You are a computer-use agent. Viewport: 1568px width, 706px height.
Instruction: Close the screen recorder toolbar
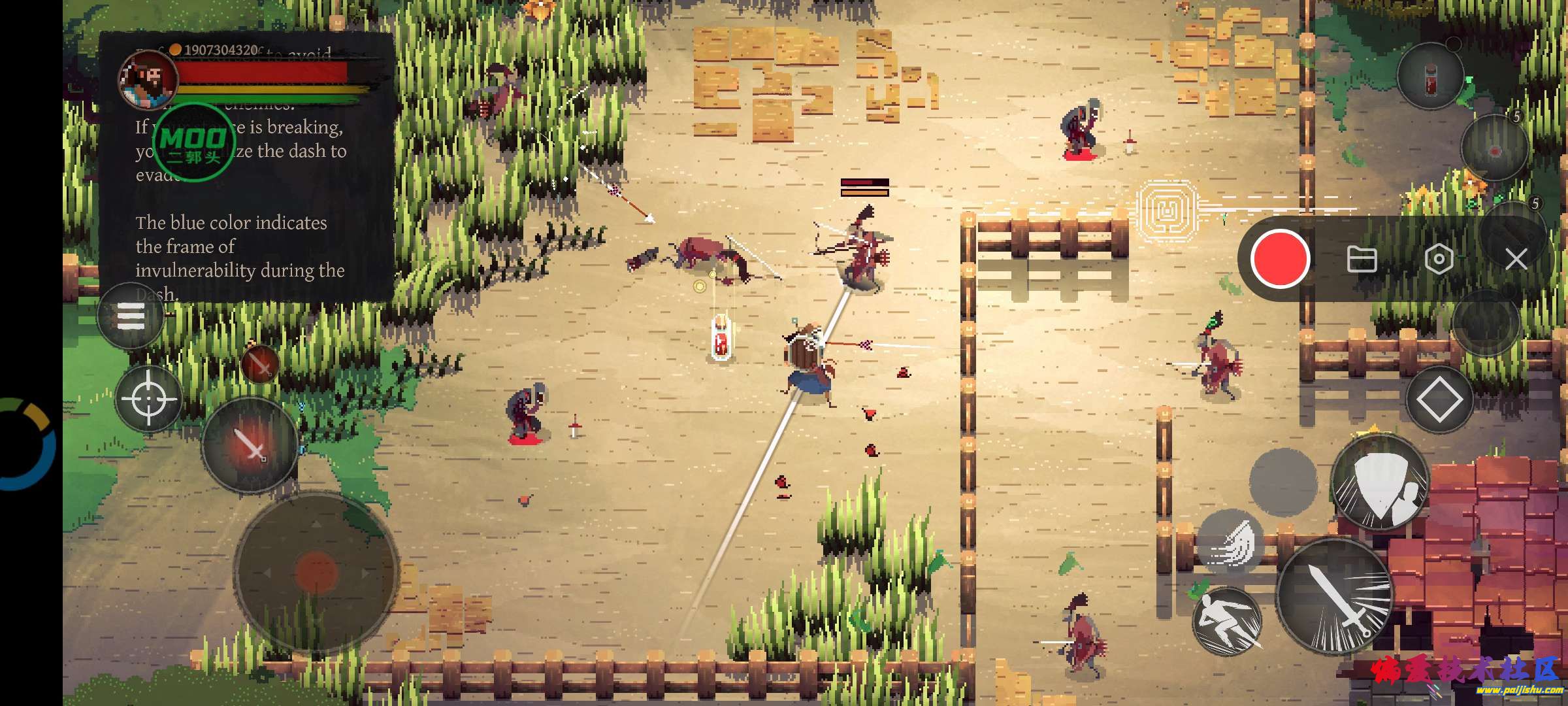[x=1516, y=260]
